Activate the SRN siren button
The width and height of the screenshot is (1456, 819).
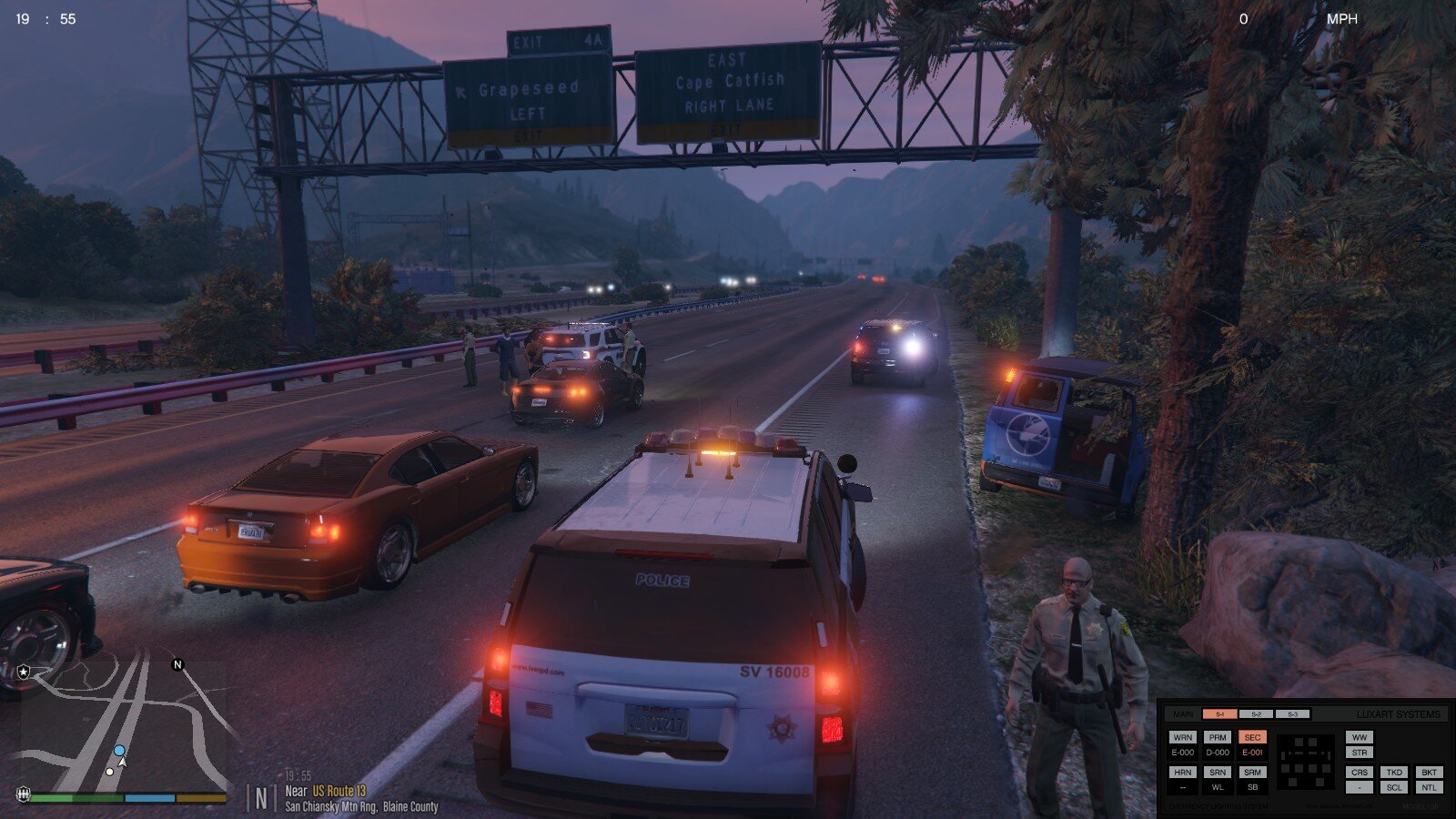(x=1218, y=772)
